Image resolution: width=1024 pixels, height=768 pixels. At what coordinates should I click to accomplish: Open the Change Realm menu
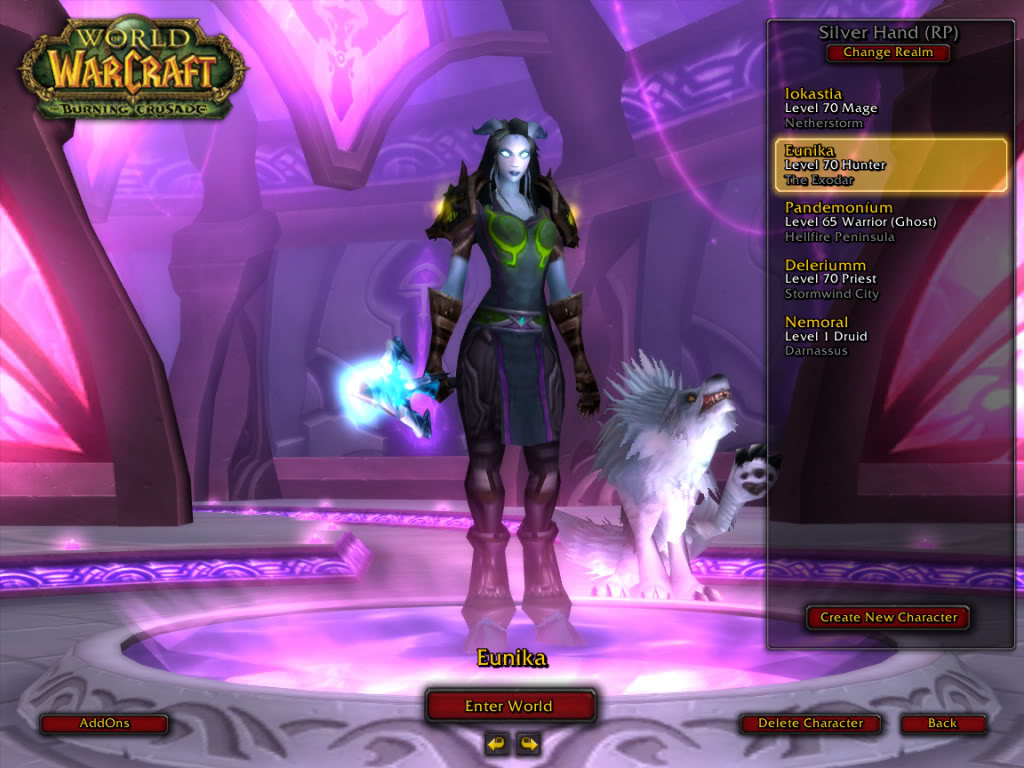[x=888, y=53]
